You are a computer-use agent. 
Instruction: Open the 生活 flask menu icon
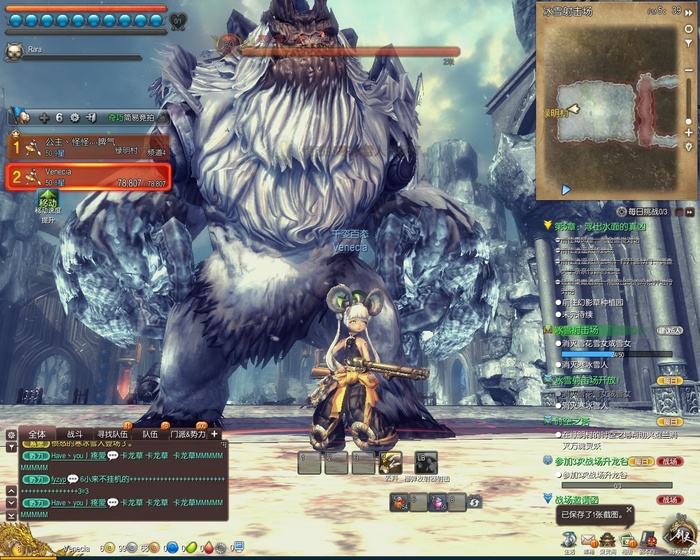pos(569,539)
